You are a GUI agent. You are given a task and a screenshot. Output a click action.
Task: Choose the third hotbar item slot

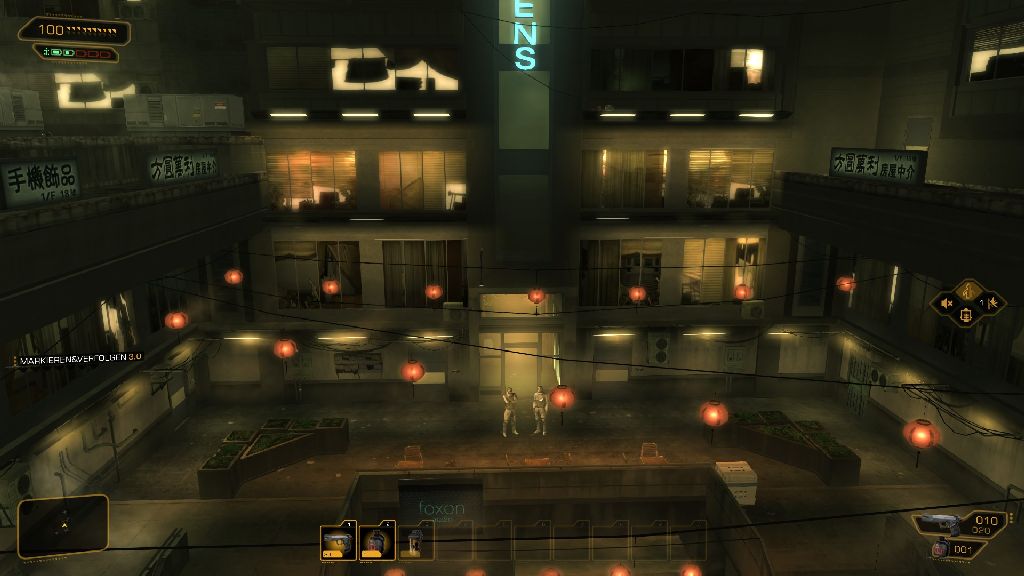tap(414, 542)
